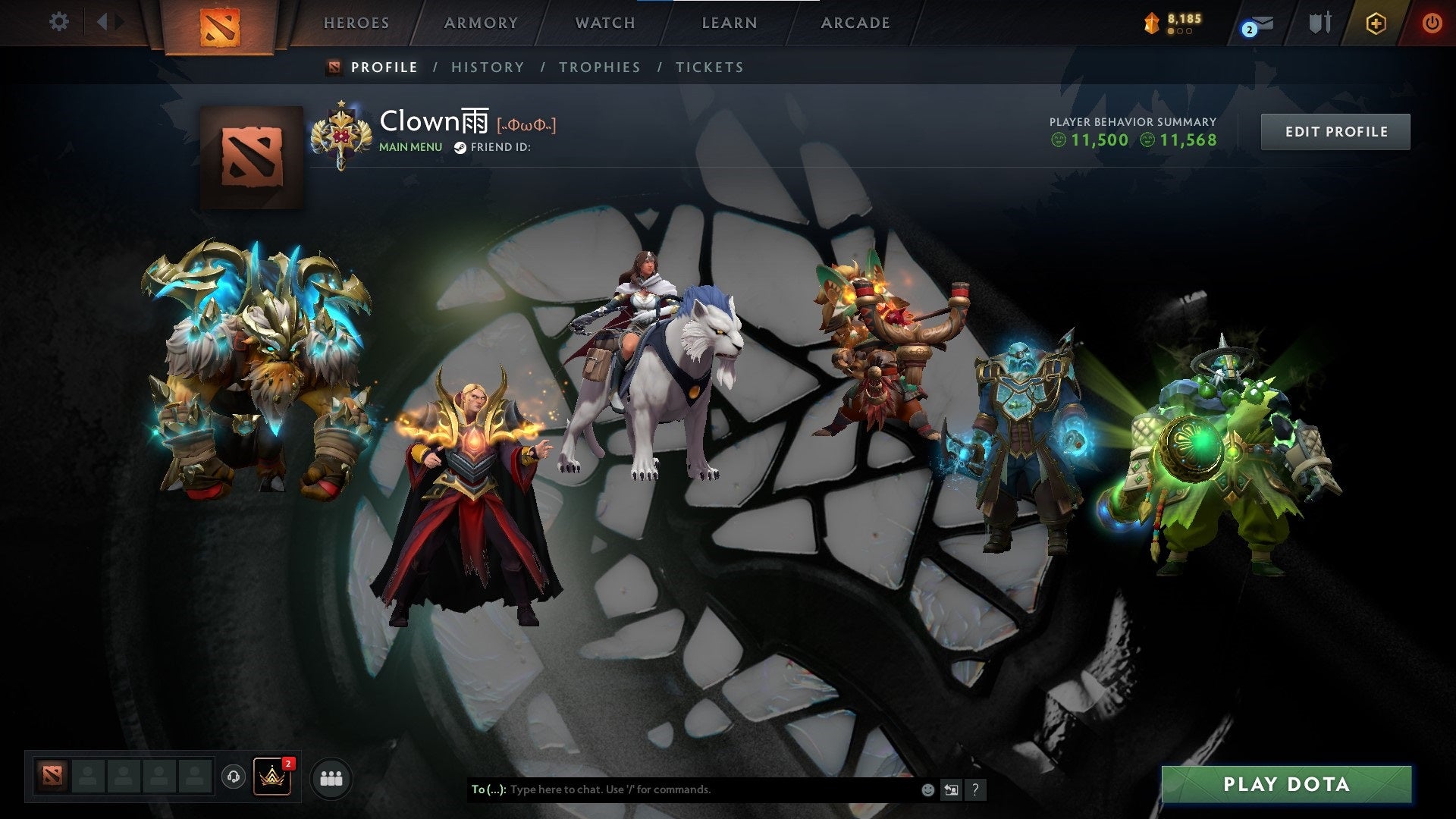Open the Dota Plus subscription icon
Screen dimensions: 1456x819
point(1378,24)
